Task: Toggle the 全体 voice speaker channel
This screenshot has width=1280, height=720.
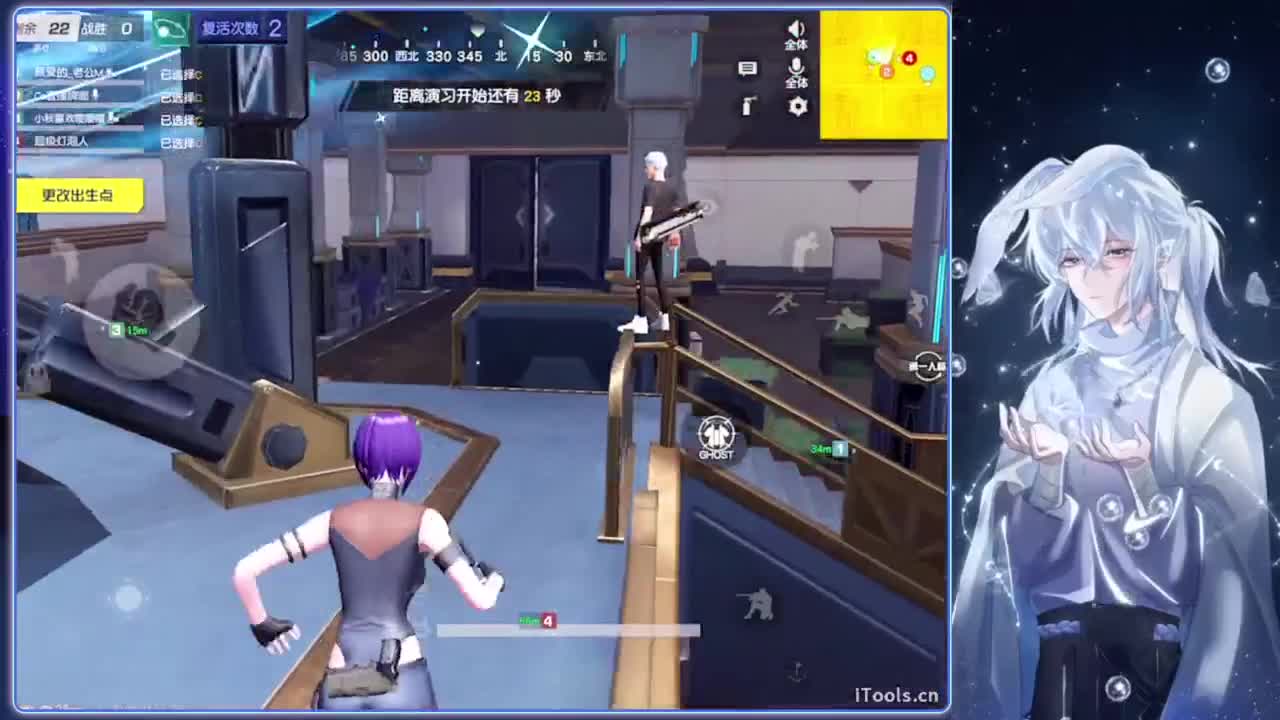Action: click(797, 35)
